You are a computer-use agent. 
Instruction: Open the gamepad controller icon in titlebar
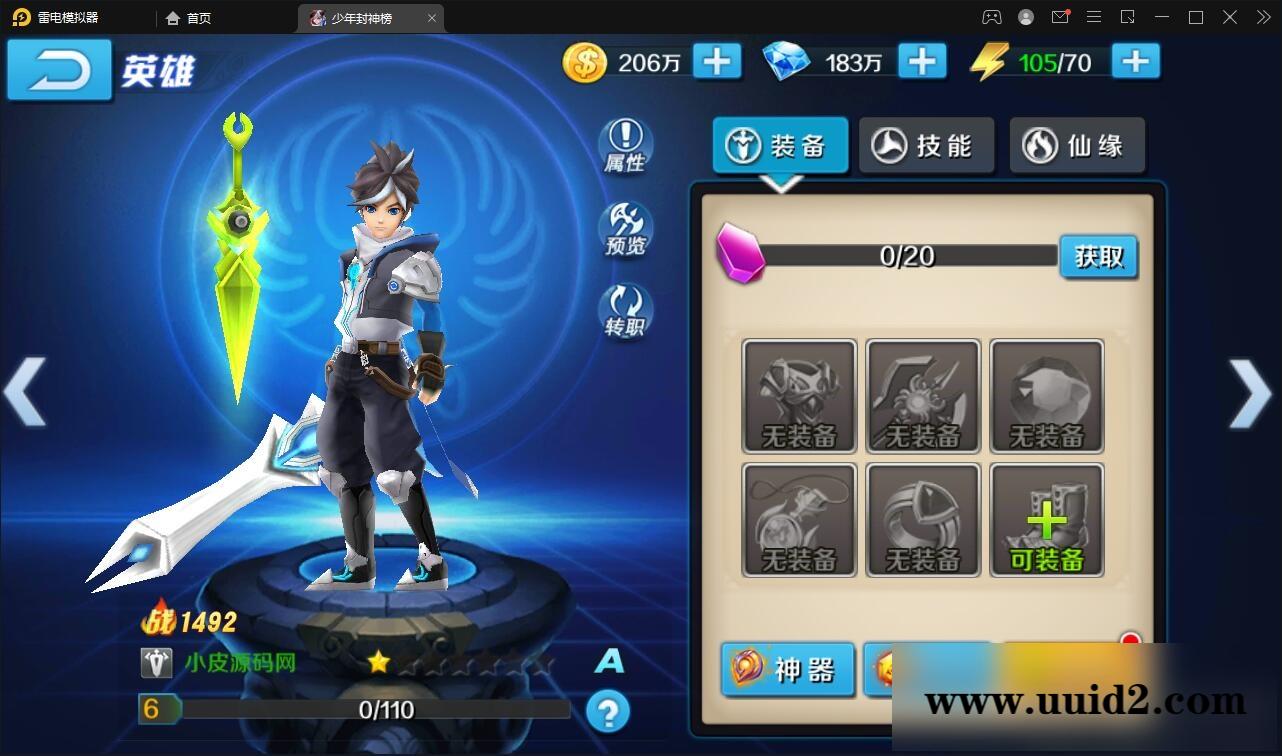tap(992, 17)
